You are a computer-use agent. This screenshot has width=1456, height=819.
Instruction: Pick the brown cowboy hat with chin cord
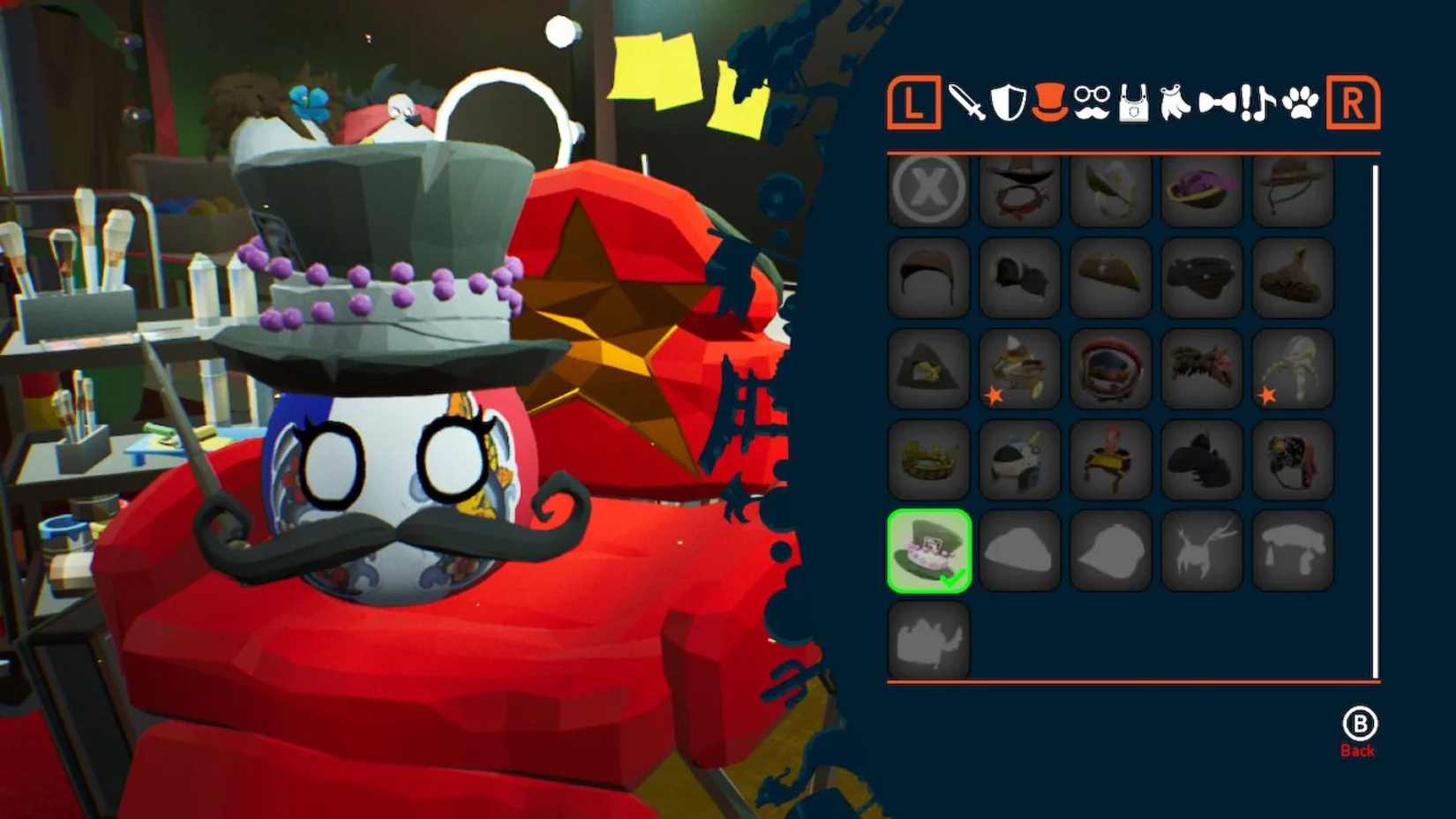tap(1293, 188)
